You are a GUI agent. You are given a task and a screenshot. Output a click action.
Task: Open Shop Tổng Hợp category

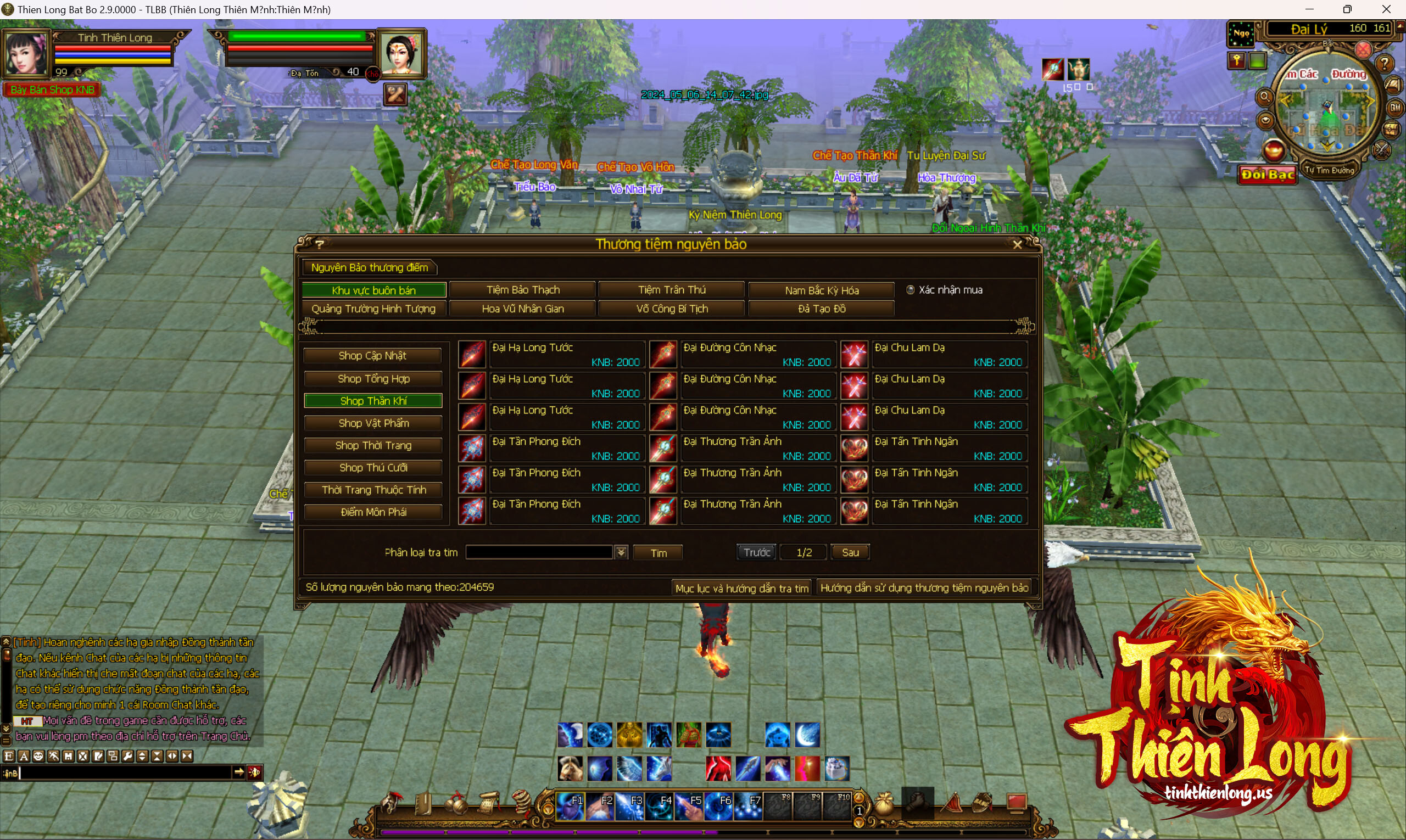373,379
